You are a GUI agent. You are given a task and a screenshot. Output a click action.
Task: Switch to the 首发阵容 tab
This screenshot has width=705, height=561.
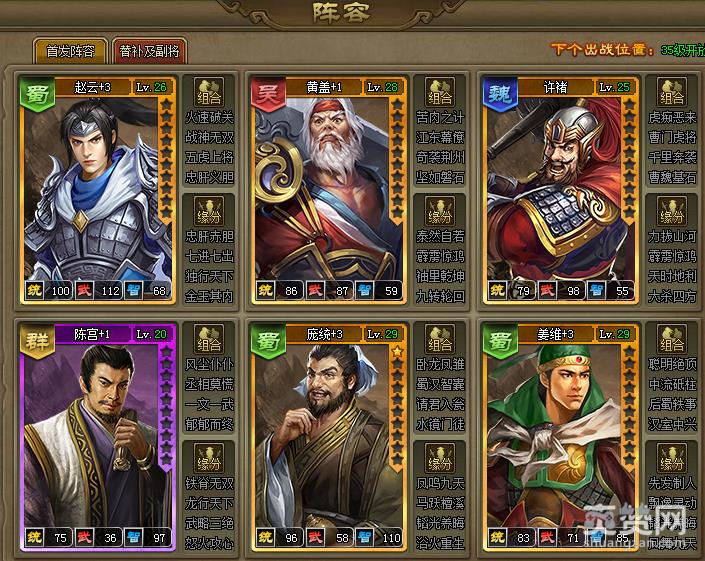tap(71, 51)
